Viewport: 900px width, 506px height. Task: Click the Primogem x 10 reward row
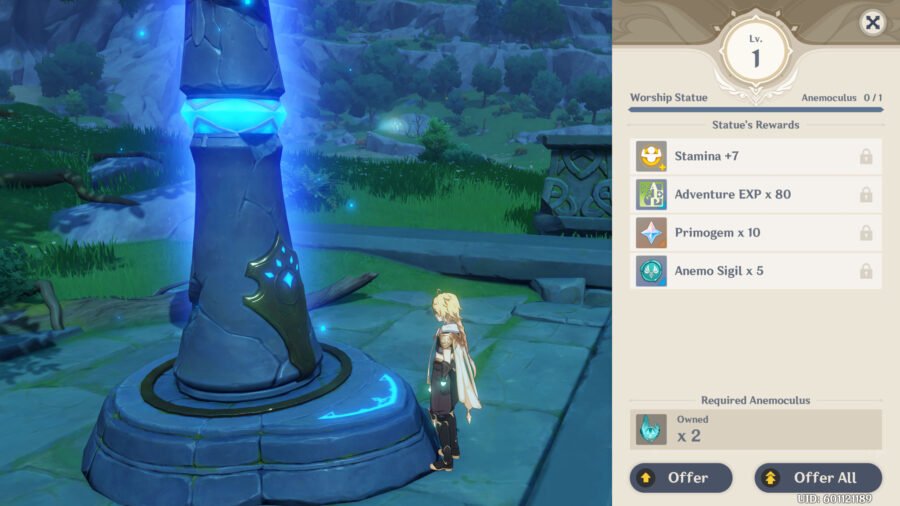point(756,233)
